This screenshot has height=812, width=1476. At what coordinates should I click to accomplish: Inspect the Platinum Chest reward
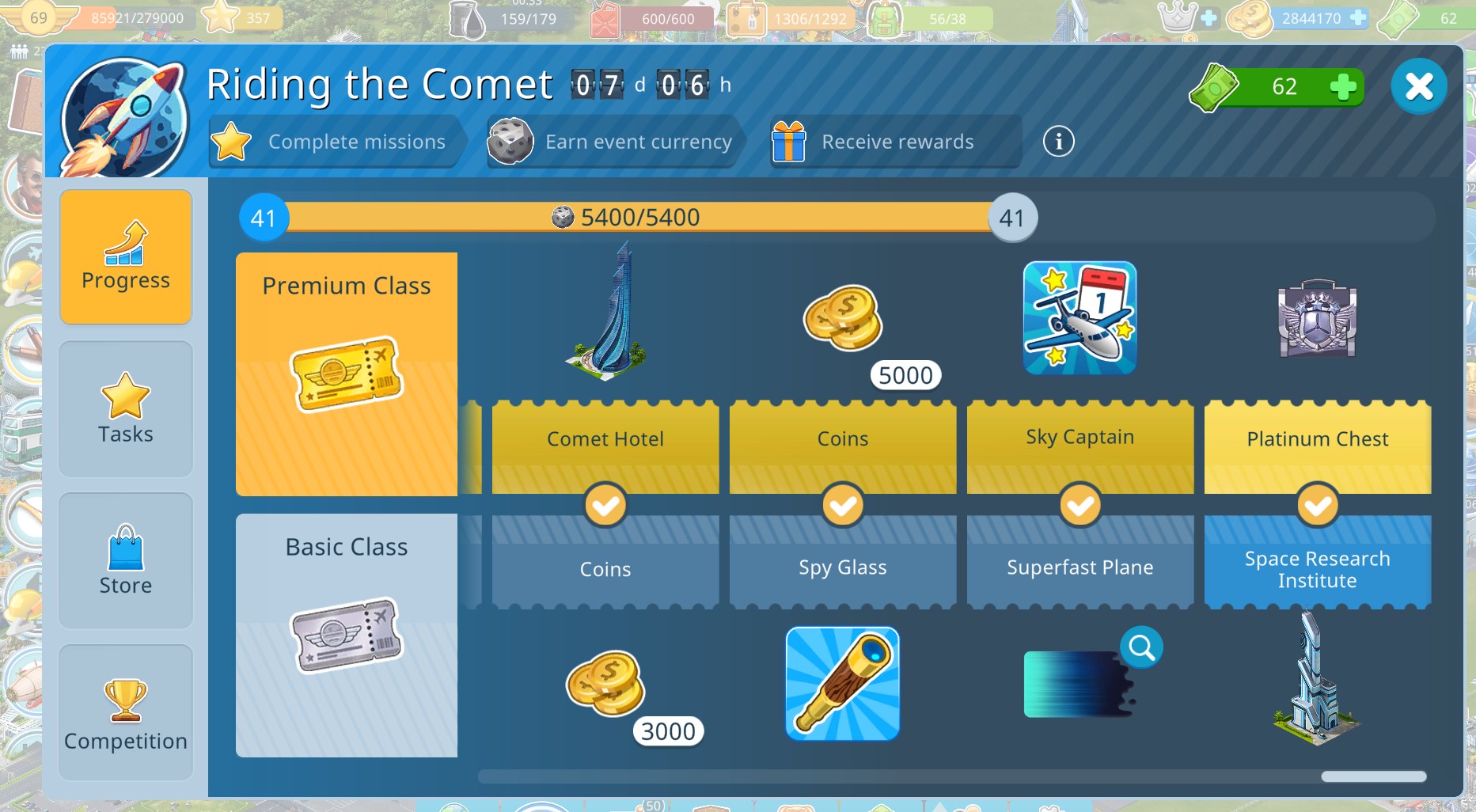[1317, 318]
